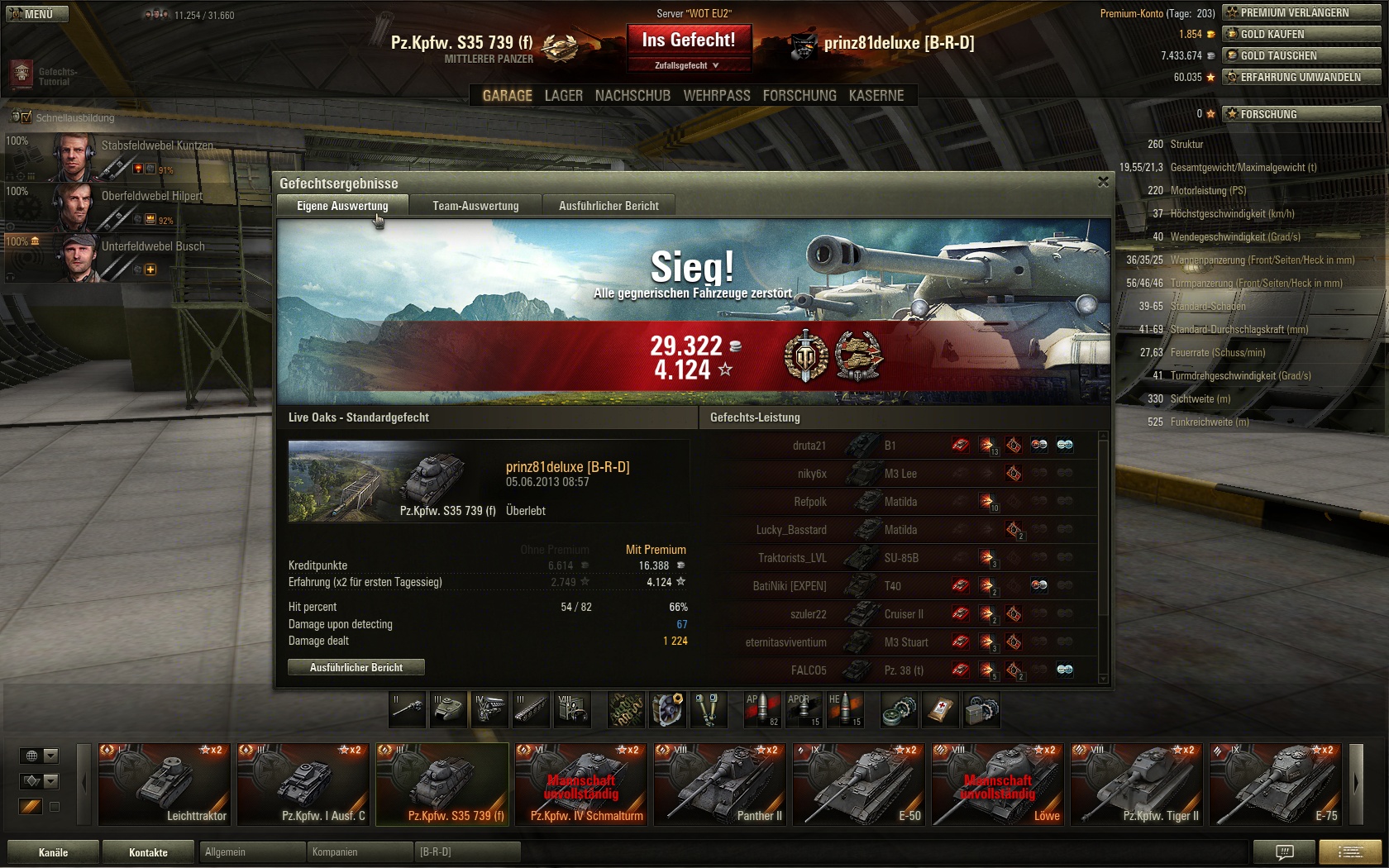1389x868 pixels.
Task: Close the Gefechtsergebnisse window
Action: tap(1103, 182)
